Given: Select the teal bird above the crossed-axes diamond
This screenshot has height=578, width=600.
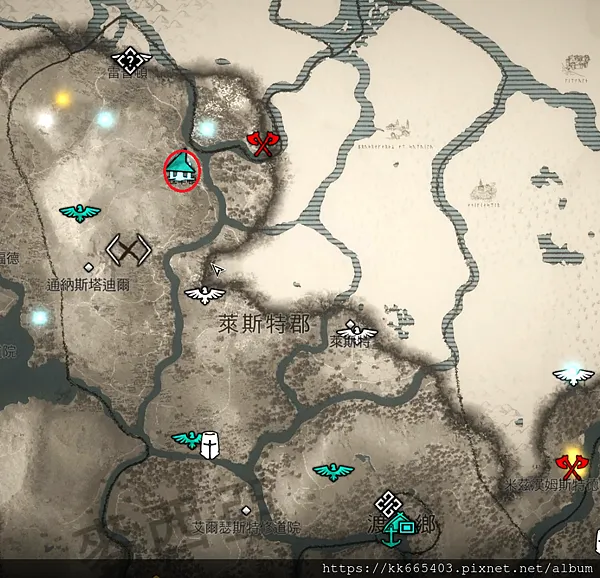Looking at the screenshot, I should tap(80, 212).
